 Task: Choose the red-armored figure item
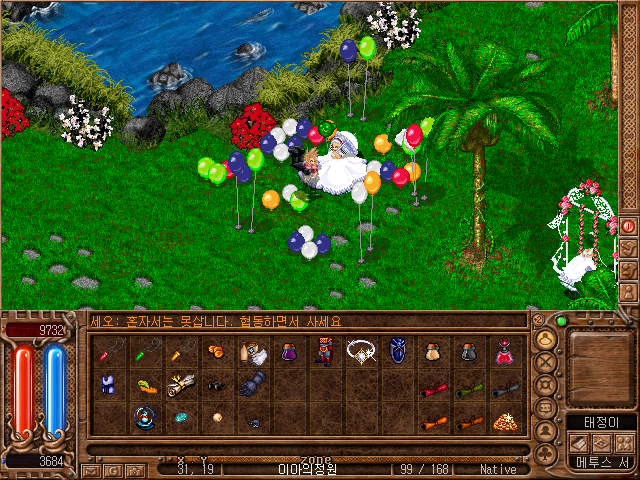pos(324,352)
